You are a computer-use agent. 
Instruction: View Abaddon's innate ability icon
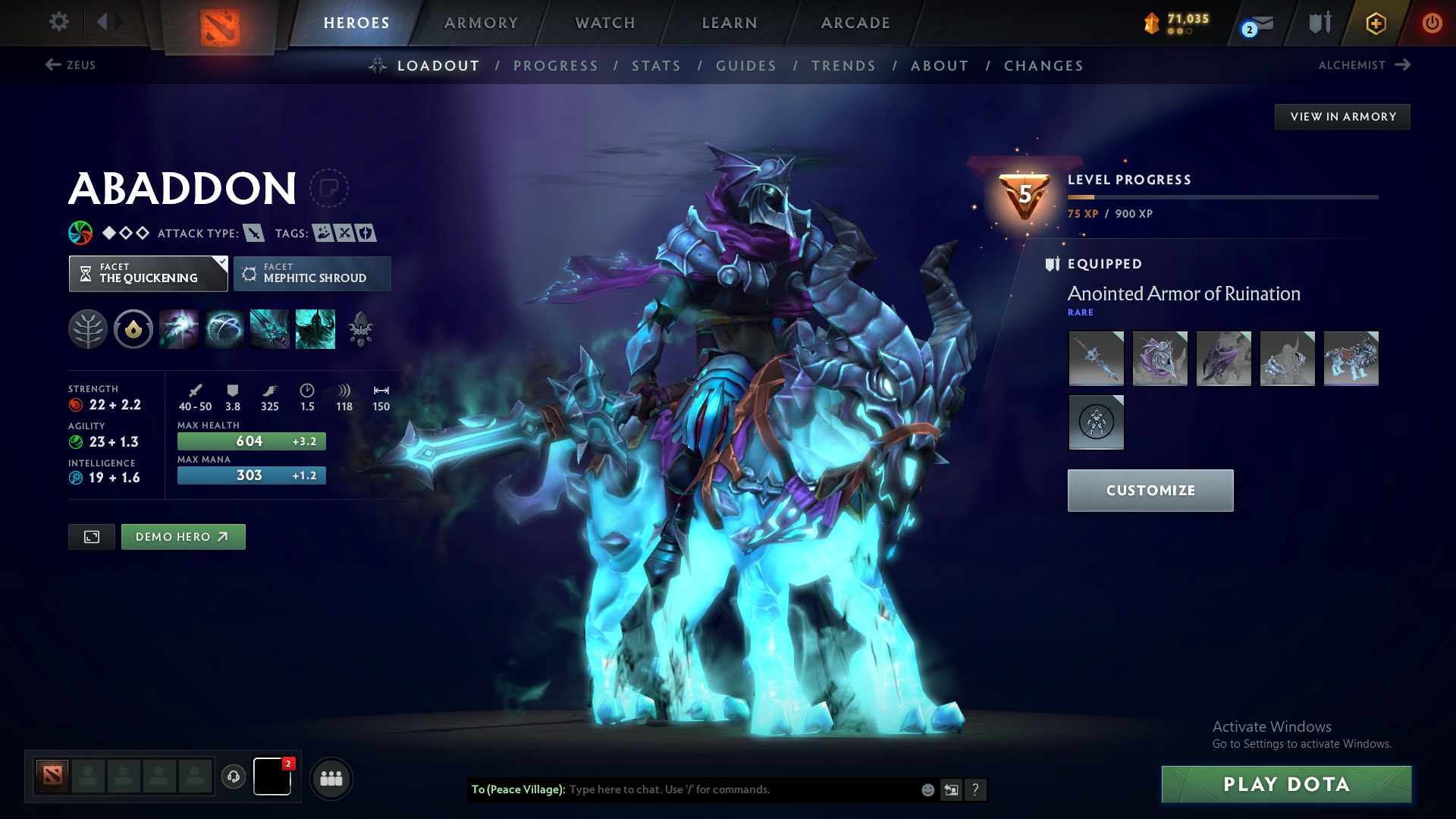[x=133, y=328]
